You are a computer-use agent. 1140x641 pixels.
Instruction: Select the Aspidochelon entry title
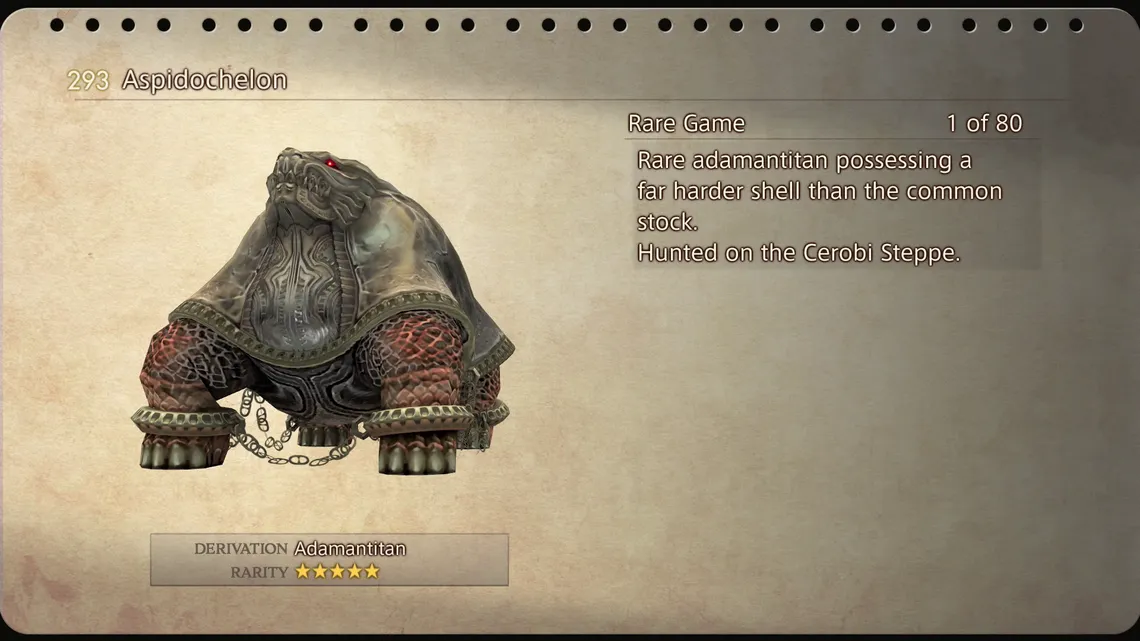pos(204,81)
